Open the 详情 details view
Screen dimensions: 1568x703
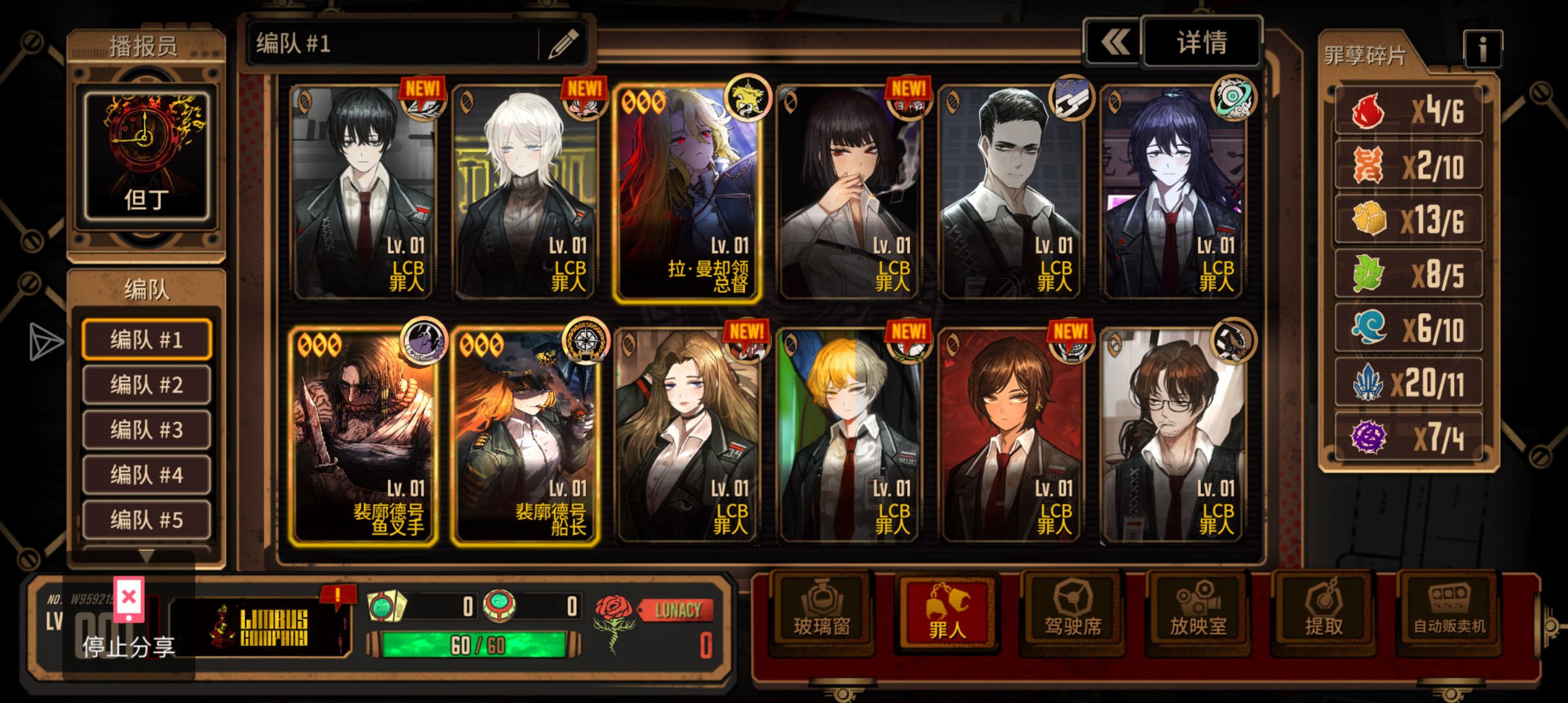1201,43
